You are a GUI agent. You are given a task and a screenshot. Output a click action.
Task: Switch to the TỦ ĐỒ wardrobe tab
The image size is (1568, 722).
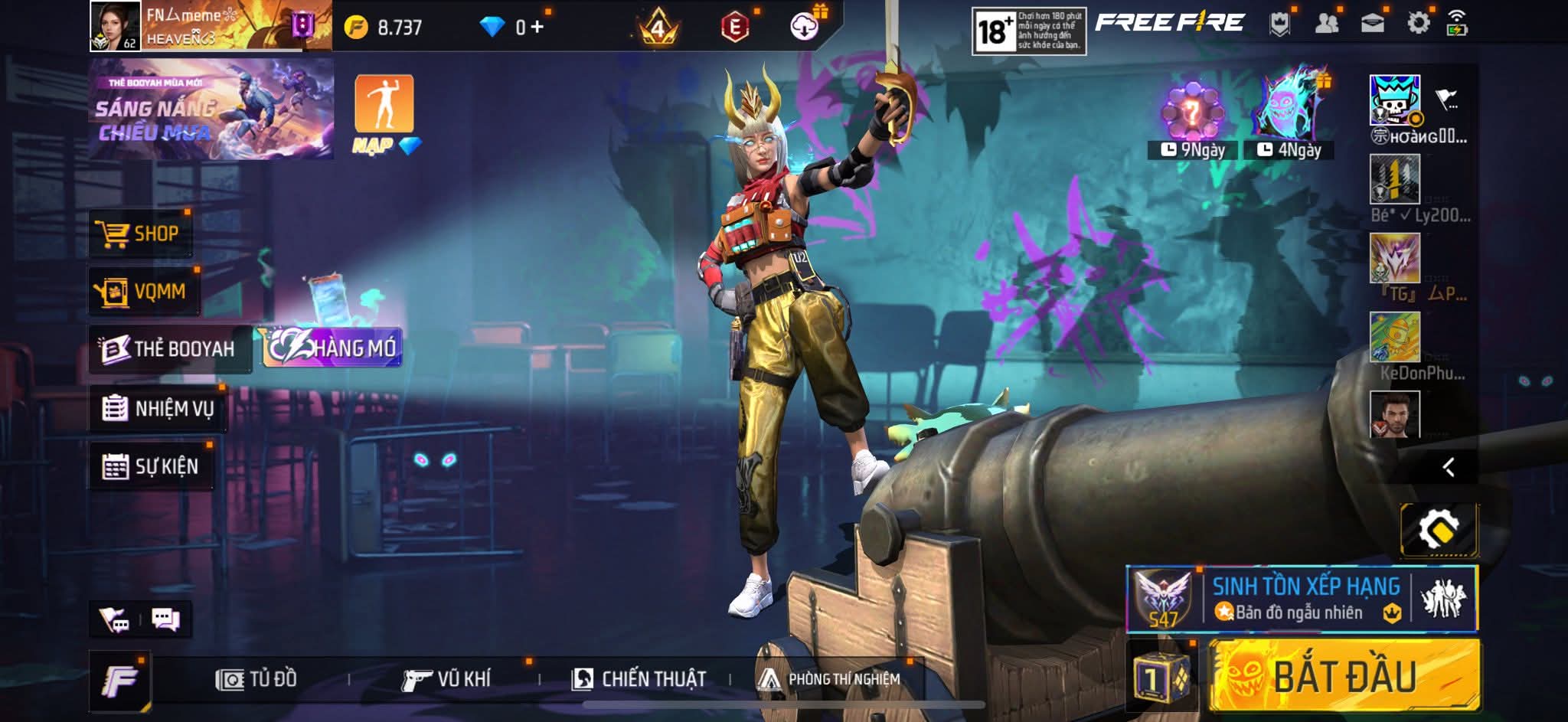pos(256,679)
